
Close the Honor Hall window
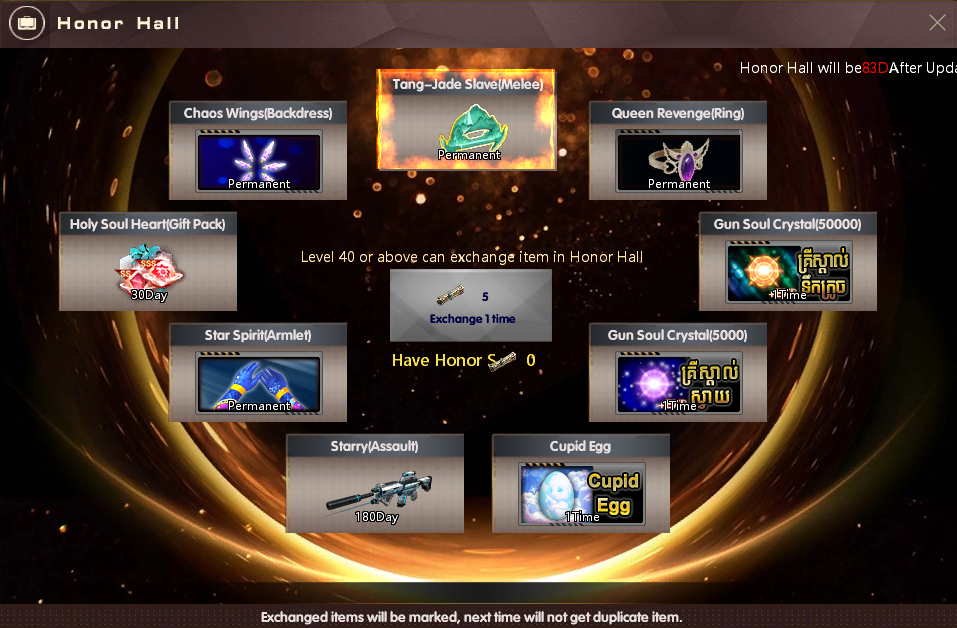[x=937, y=22]
